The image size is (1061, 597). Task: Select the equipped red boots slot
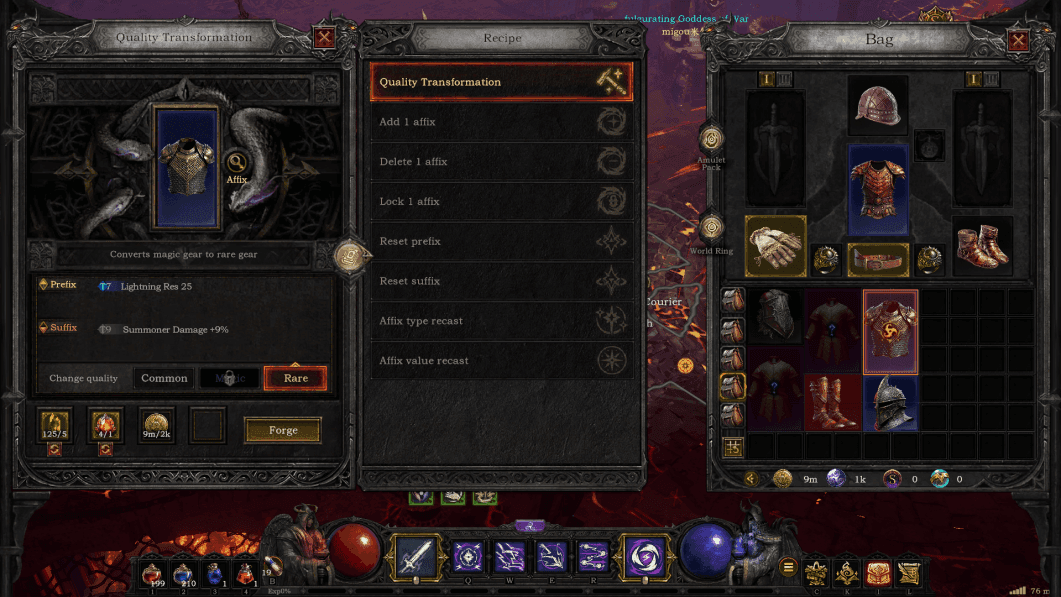click(x=981, y=246)
